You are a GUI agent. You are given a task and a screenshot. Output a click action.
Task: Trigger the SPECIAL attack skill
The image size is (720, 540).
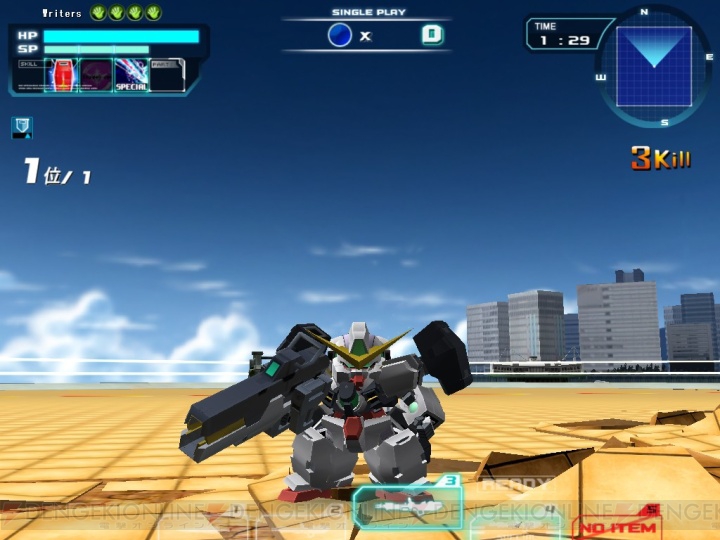[131, 76]
